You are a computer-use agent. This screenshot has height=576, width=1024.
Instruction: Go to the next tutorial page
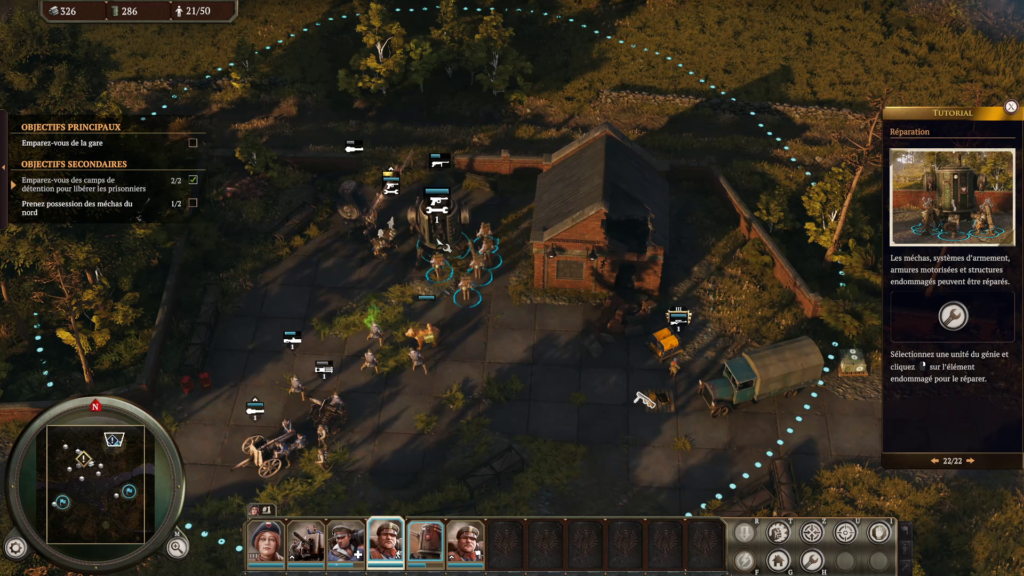tap(970, 461)
